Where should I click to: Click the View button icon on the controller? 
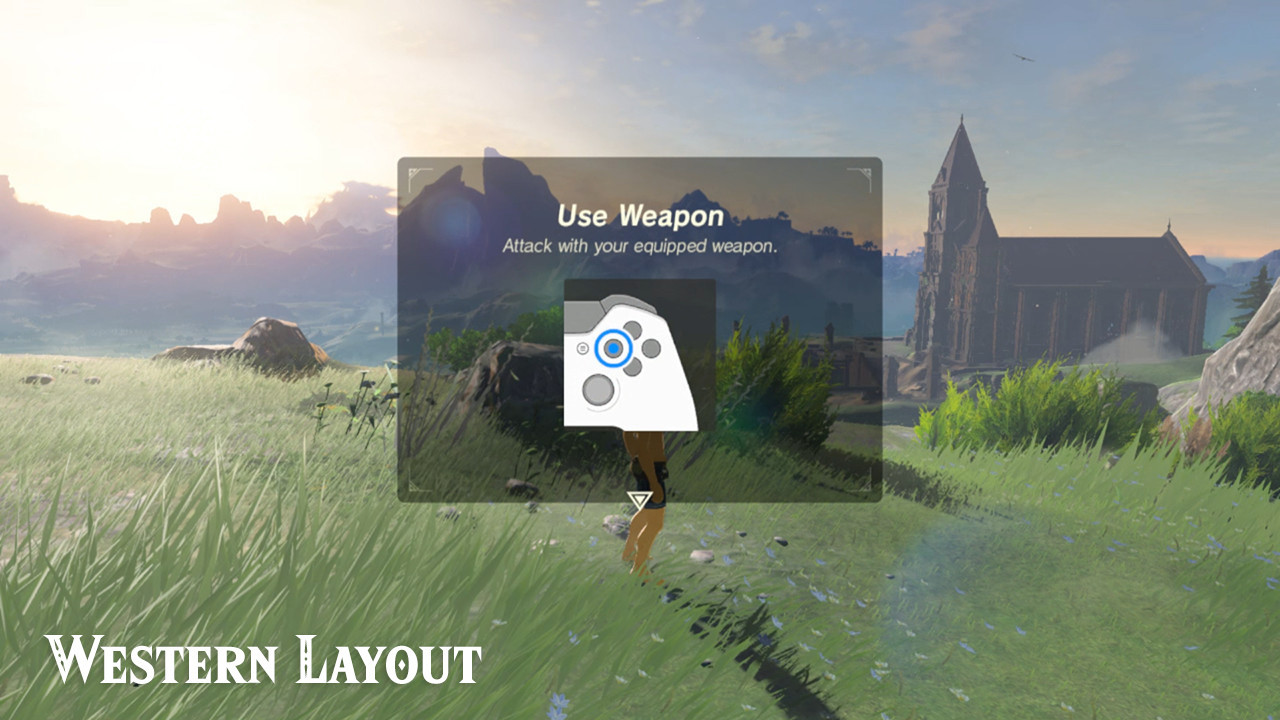click(583, 348)
